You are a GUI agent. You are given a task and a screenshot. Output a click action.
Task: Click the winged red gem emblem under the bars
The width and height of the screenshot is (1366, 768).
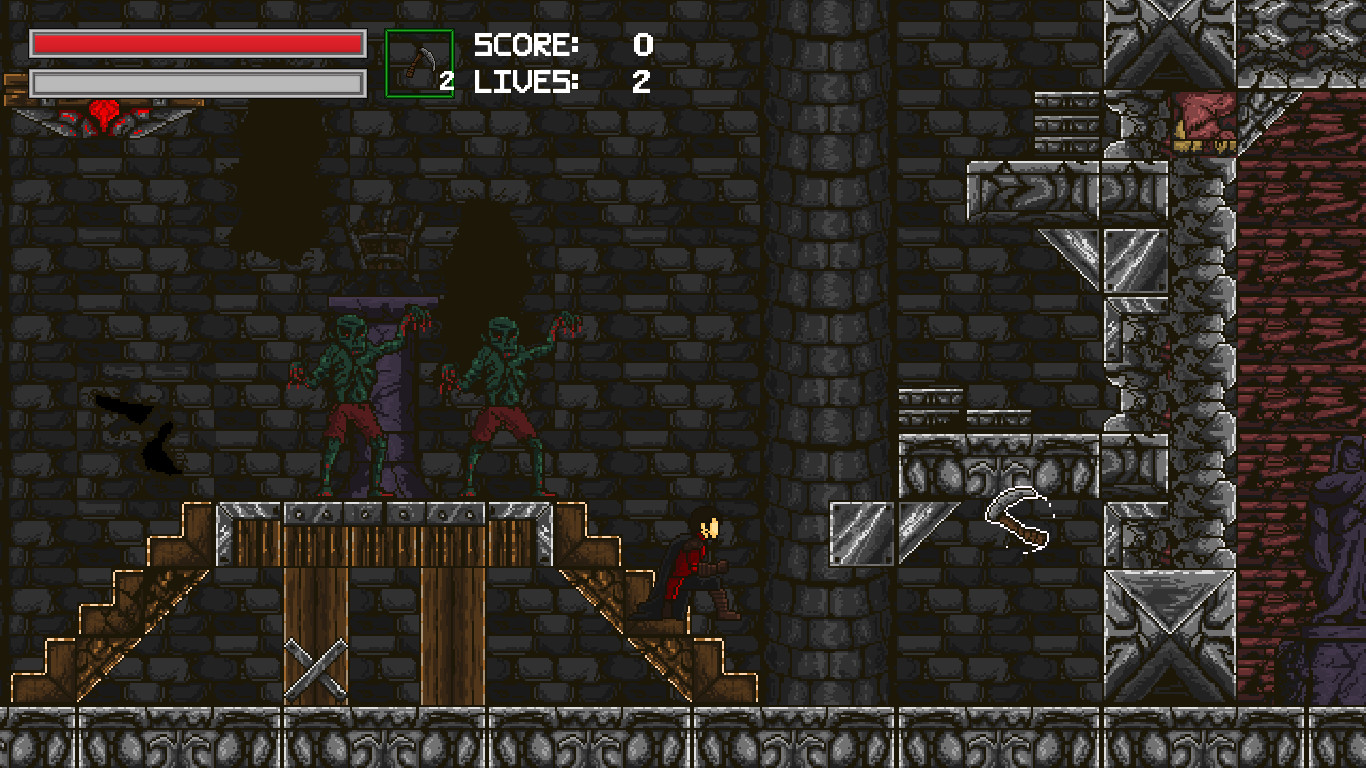103,116
